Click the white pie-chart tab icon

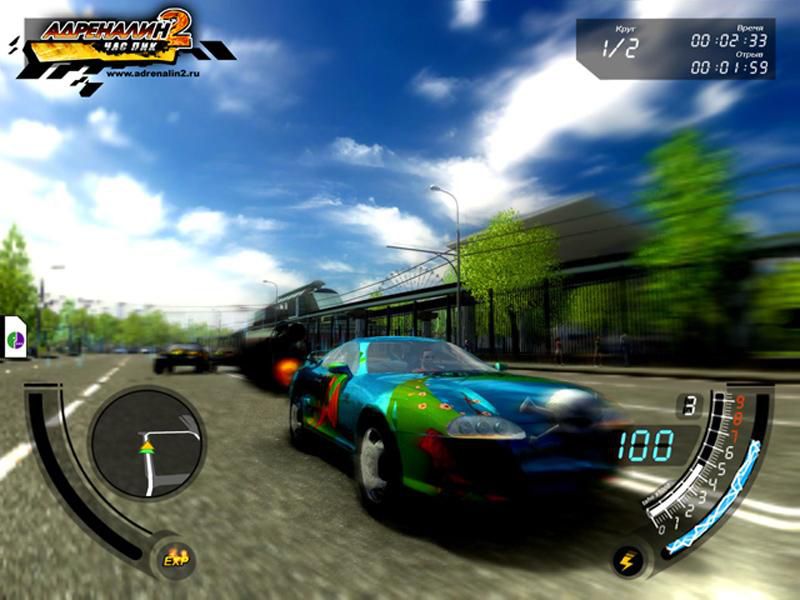pyautogui.click(x=16, y=339)
